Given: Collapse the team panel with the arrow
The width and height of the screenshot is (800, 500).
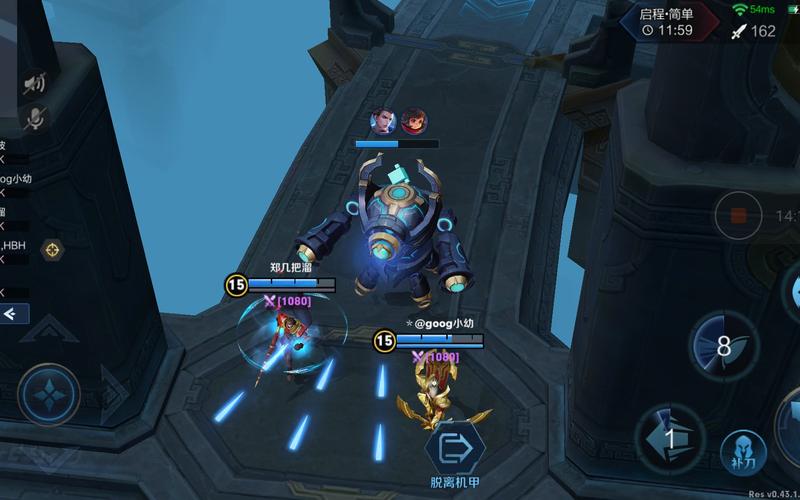Looking at the screenshot, I should [13, 314].
